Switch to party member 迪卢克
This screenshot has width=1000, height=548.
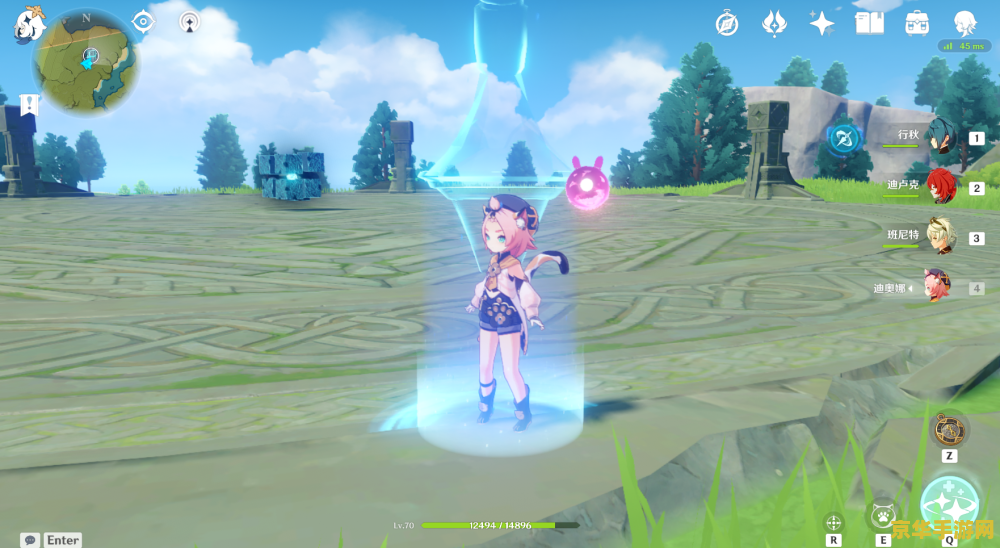click(x=939, y=187)
